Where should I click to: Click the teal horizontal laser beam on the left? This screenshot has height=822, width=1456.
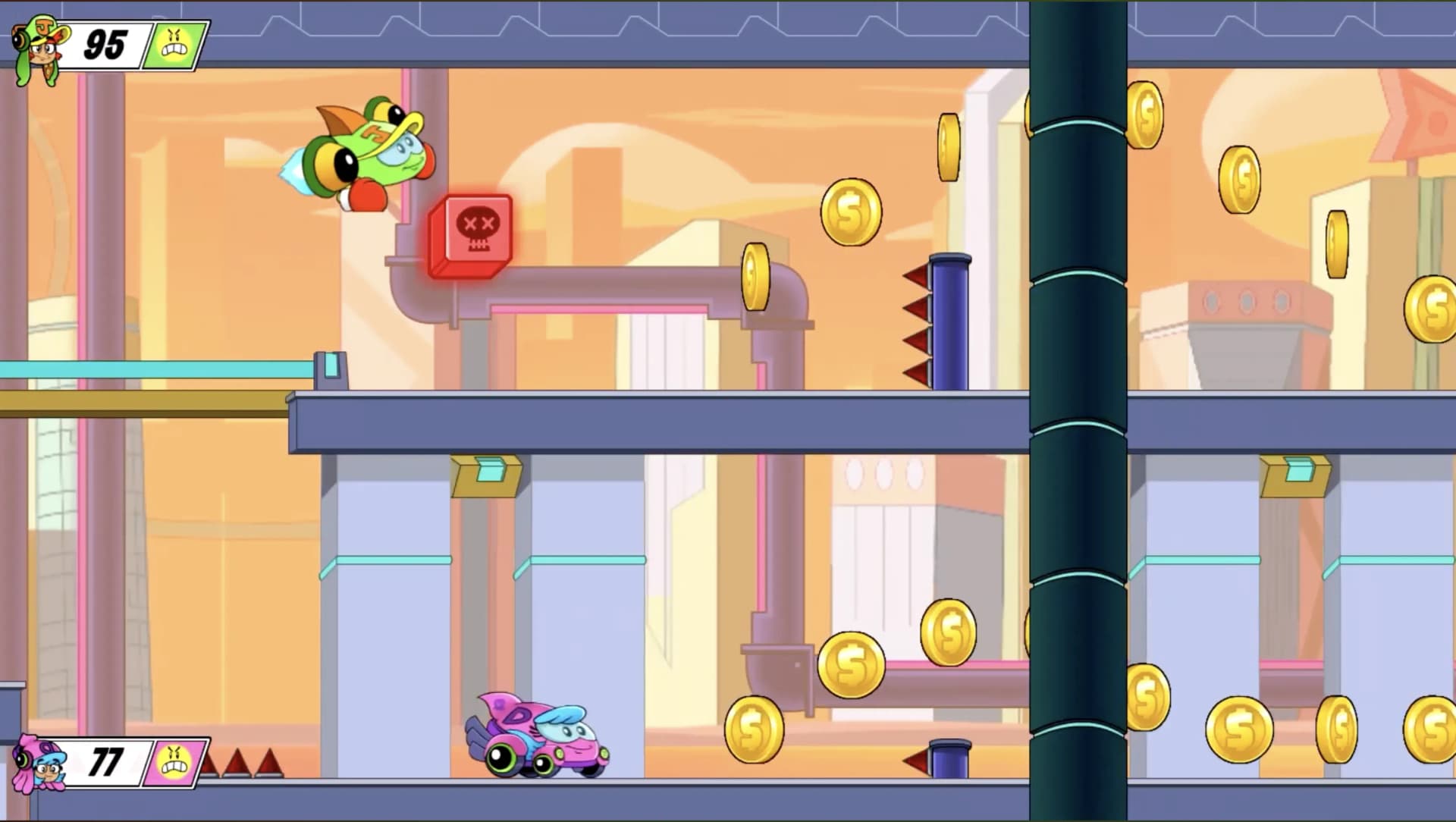click(x=152, y=368)
